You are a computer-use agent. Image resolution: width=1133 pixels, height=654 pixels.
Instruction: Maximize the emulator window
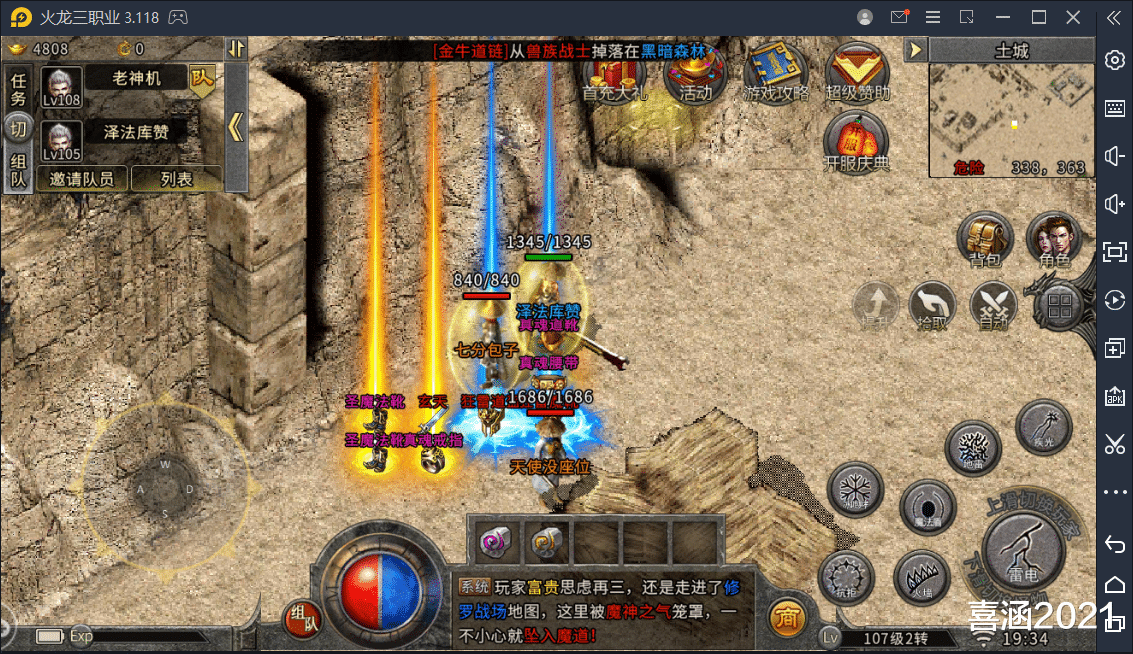(x=1038, y=17)
